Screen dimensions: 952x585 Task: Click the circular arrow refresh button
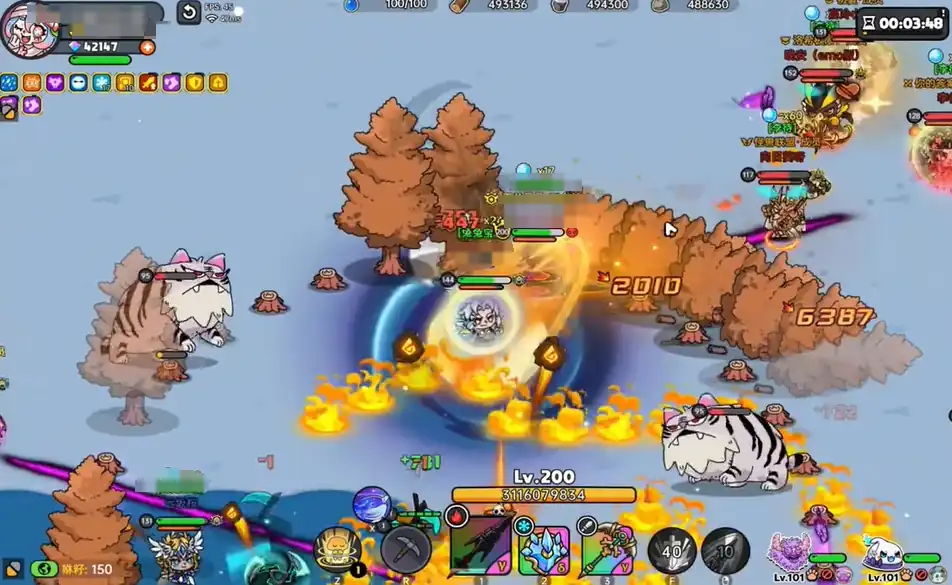click(x=189, y=12)
